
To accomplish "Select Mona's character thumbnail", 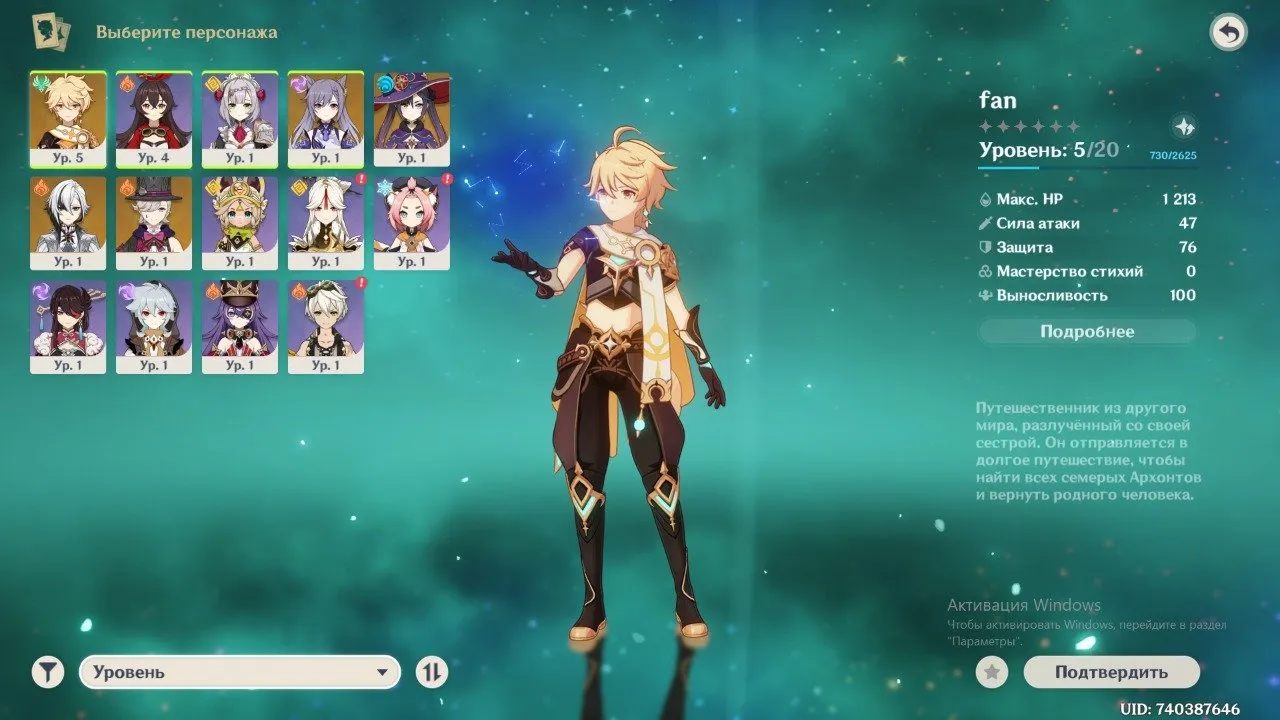I will pos(411,115).
